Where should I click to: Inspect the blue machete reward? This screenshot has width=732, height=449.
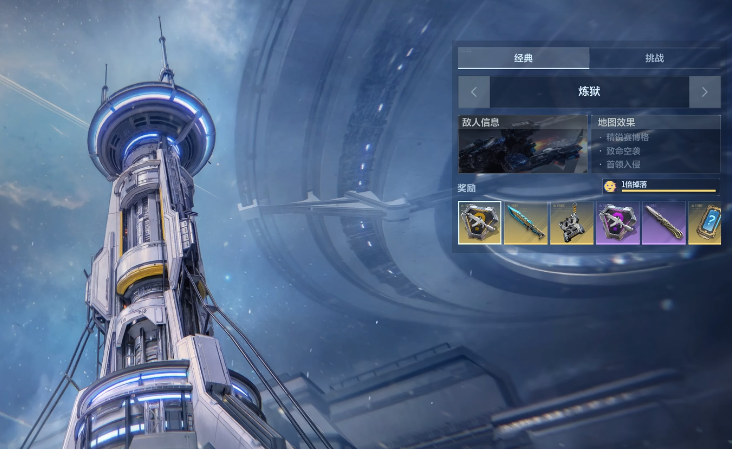click(525, 222)
